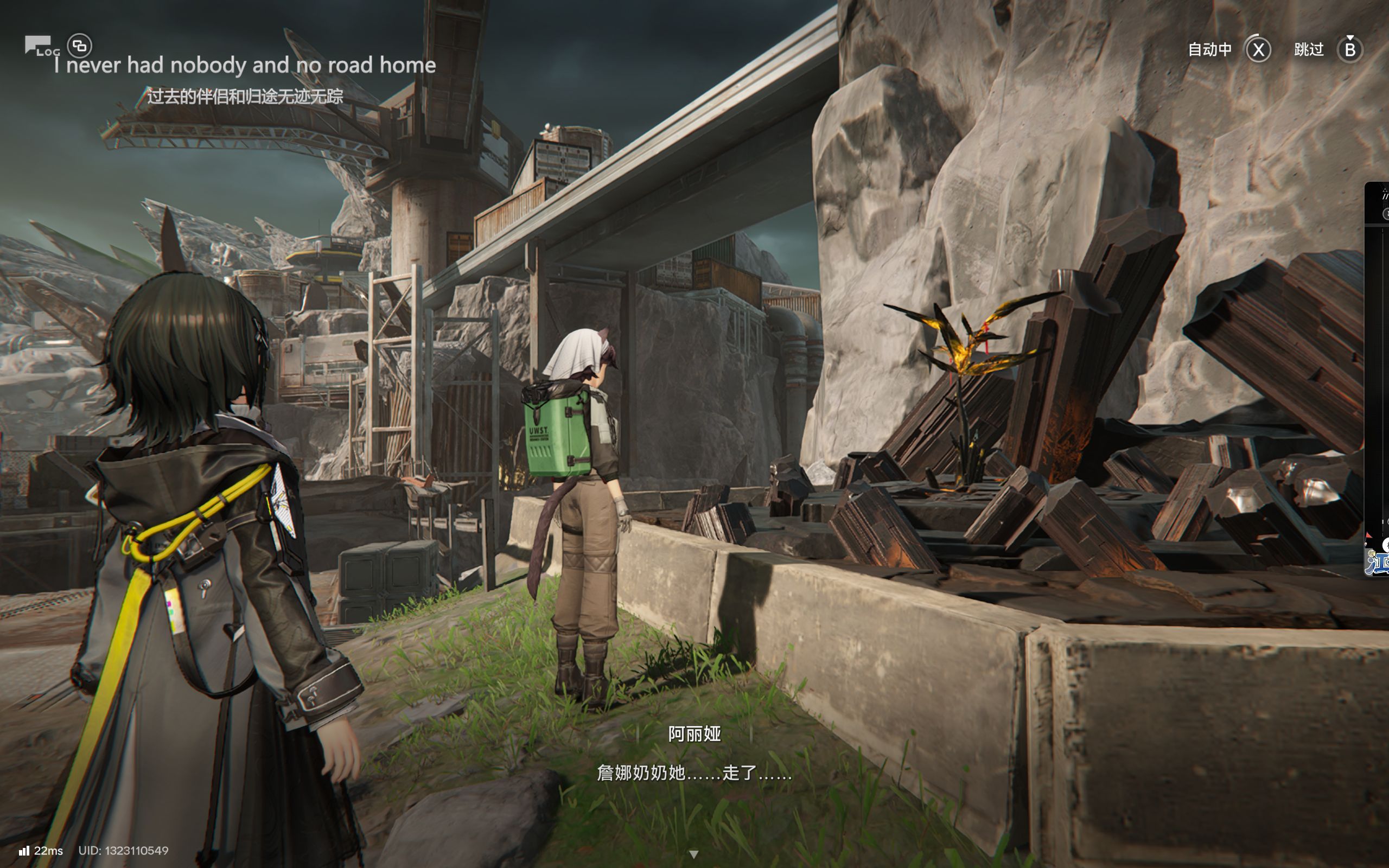Screen dimensions: 1389x868
Task: Open the dialogue LOG history
Action: pos(40,46)
